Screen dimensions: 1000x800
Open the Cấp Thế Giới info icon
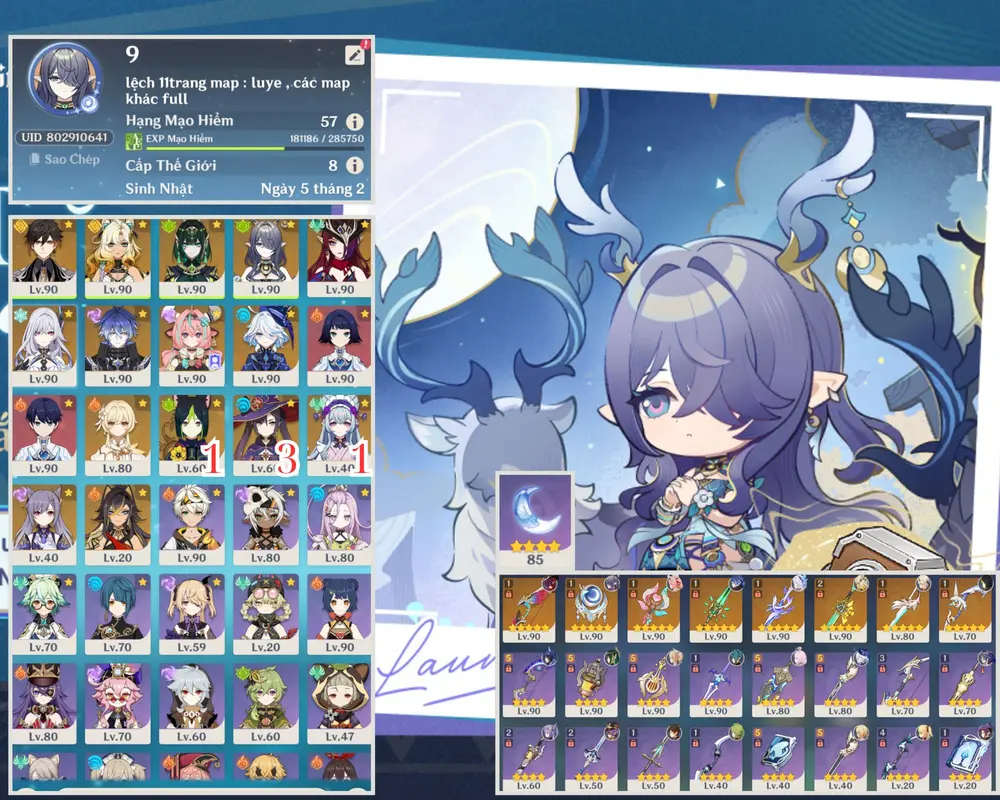coord(354,166)
